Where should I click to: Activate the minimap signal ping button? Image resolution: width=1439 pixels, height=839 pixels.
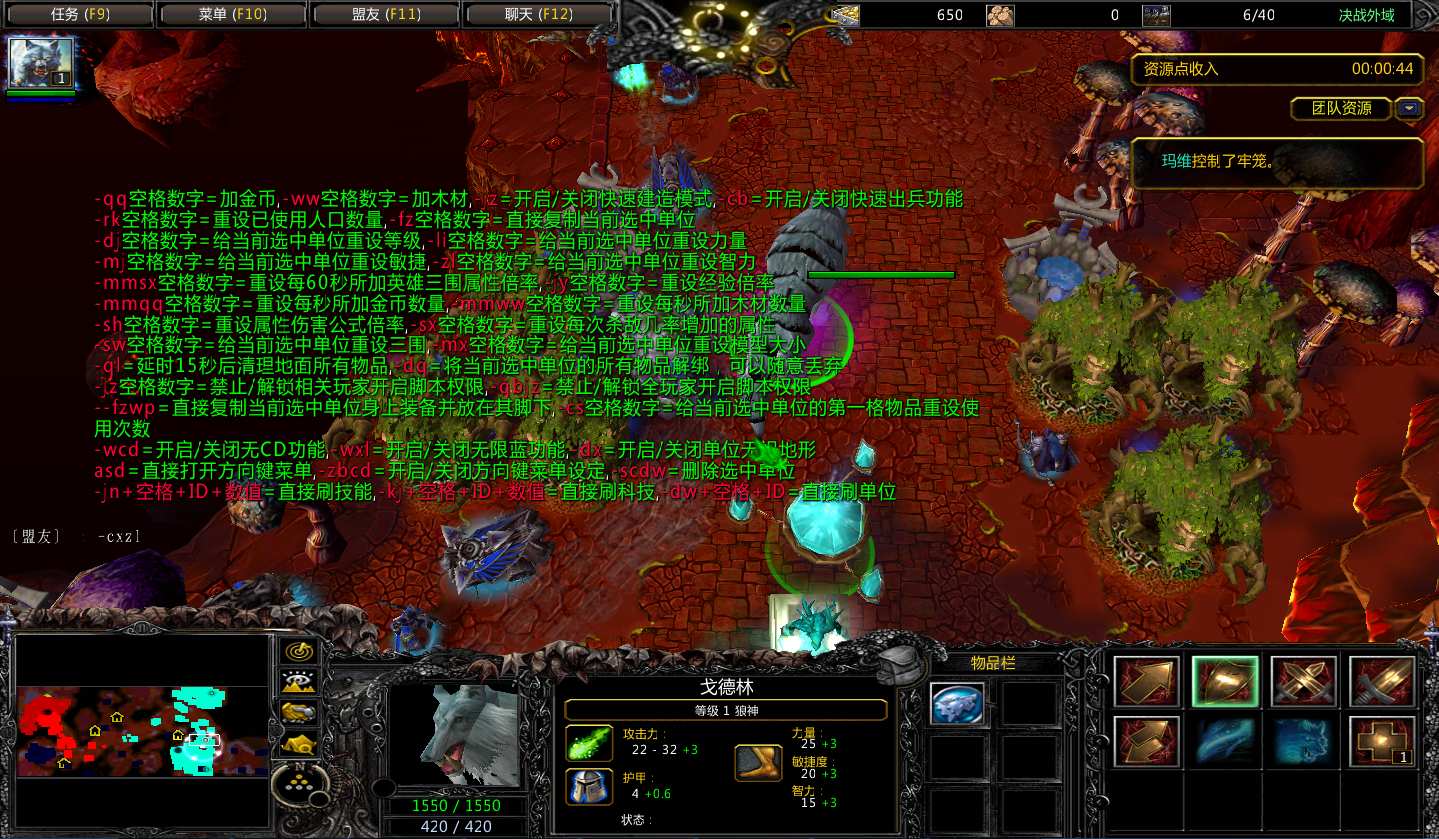298,652
